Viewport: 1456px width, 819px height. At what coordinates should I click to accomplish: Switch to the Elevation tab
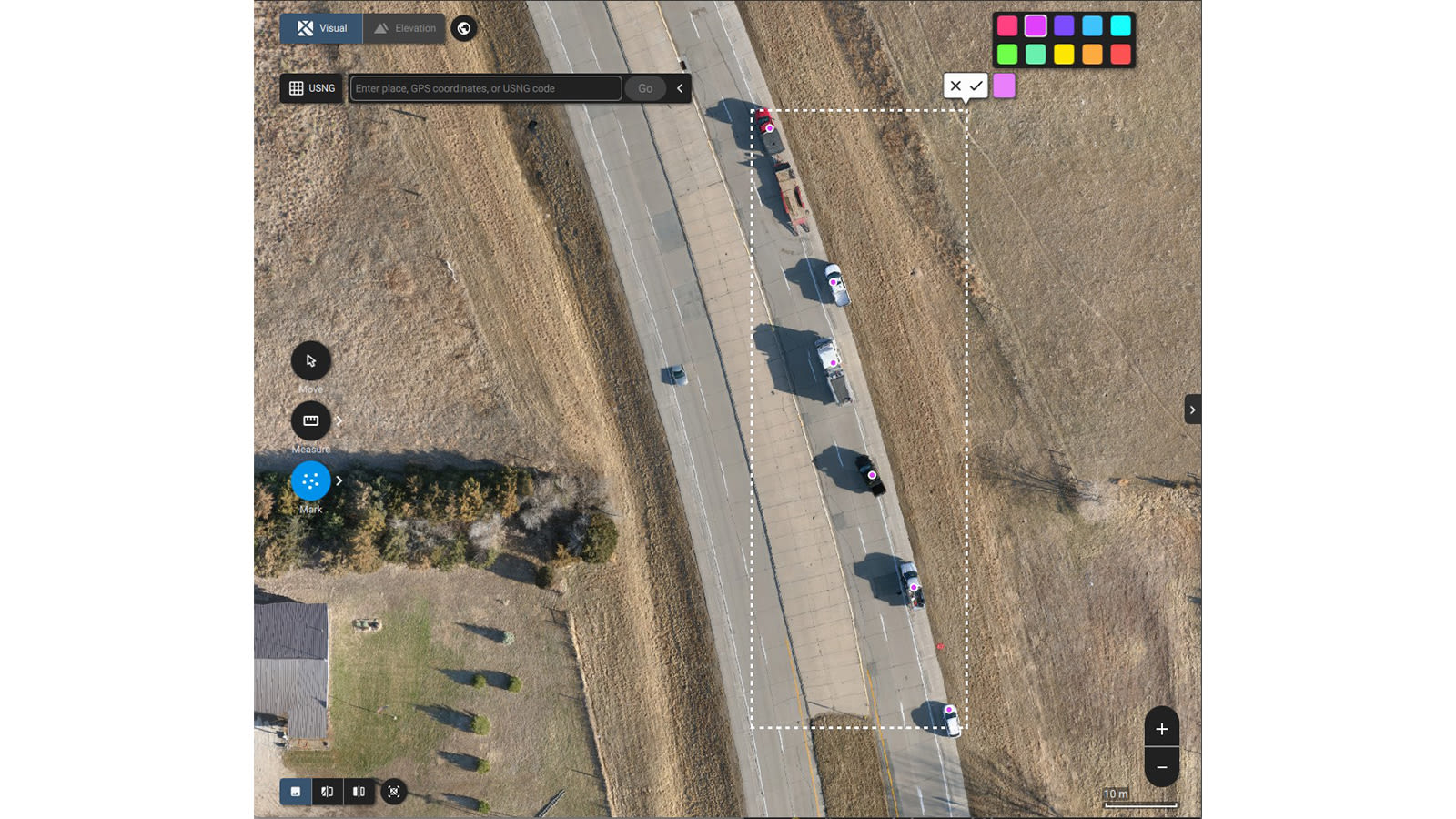click(405, 28)
